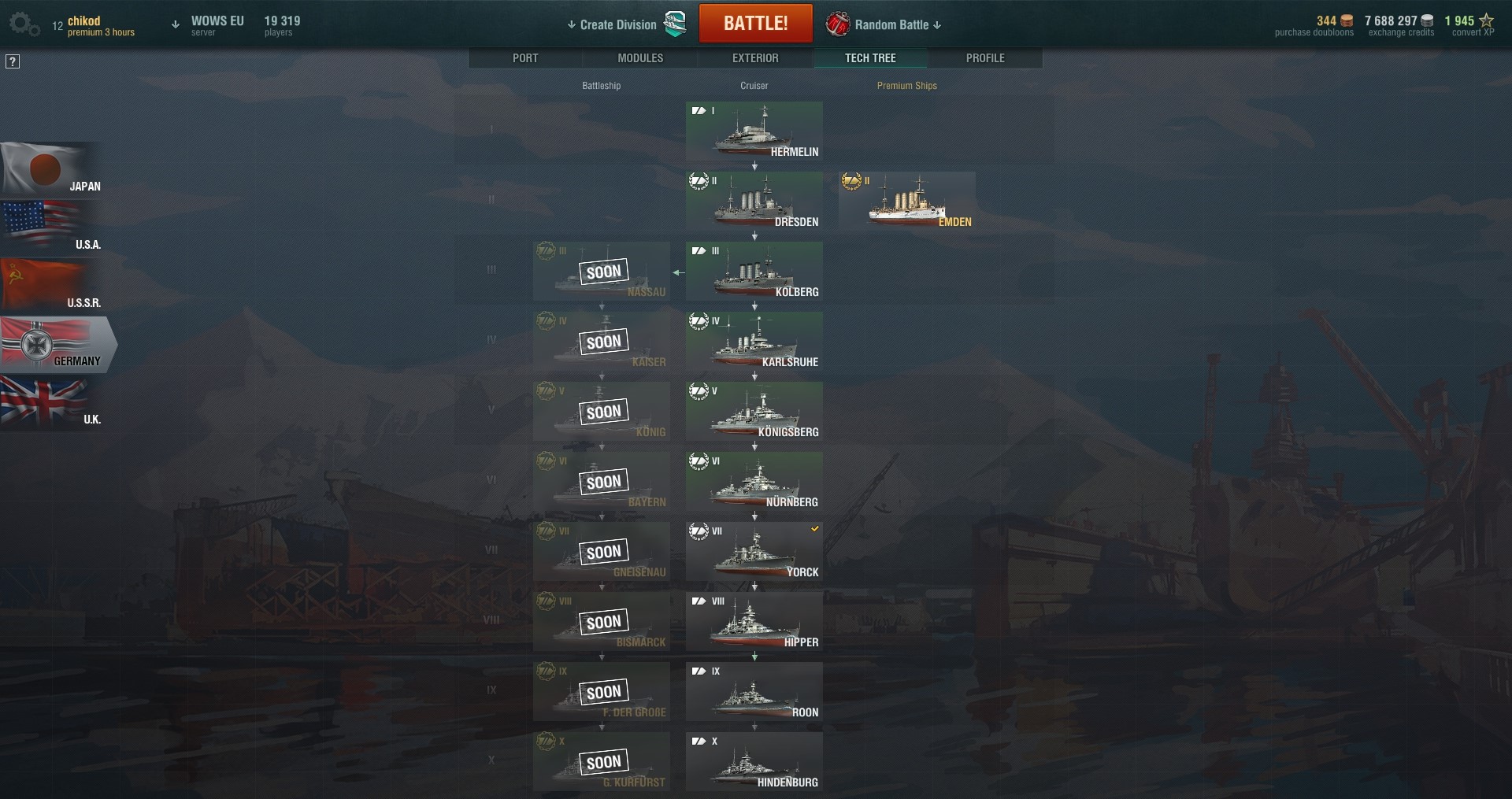Choose the U.S.A. tech tree
Screen dimensions: 1512x799
point(50,228)
